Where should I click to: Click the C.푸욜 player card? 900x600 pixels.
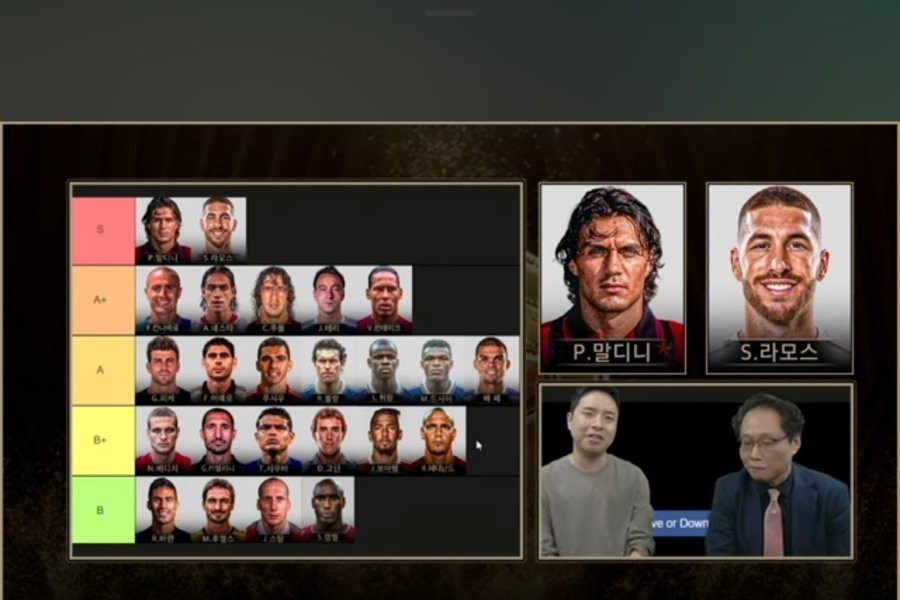coord(274,299)
